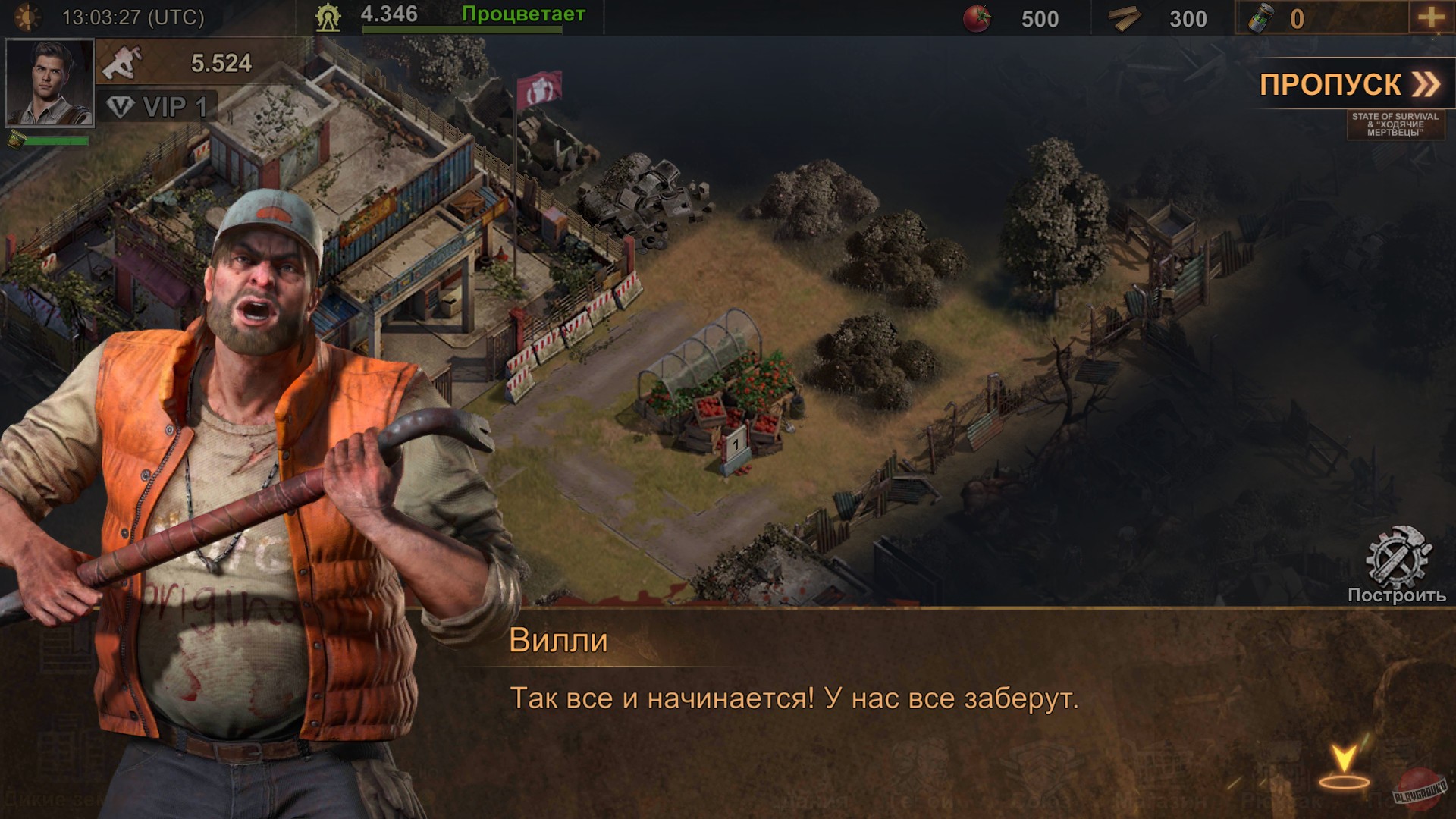Switch to the Дикие земли tab
The height and width of the screenshot is (819, 1456).
[x=53, y=798]
